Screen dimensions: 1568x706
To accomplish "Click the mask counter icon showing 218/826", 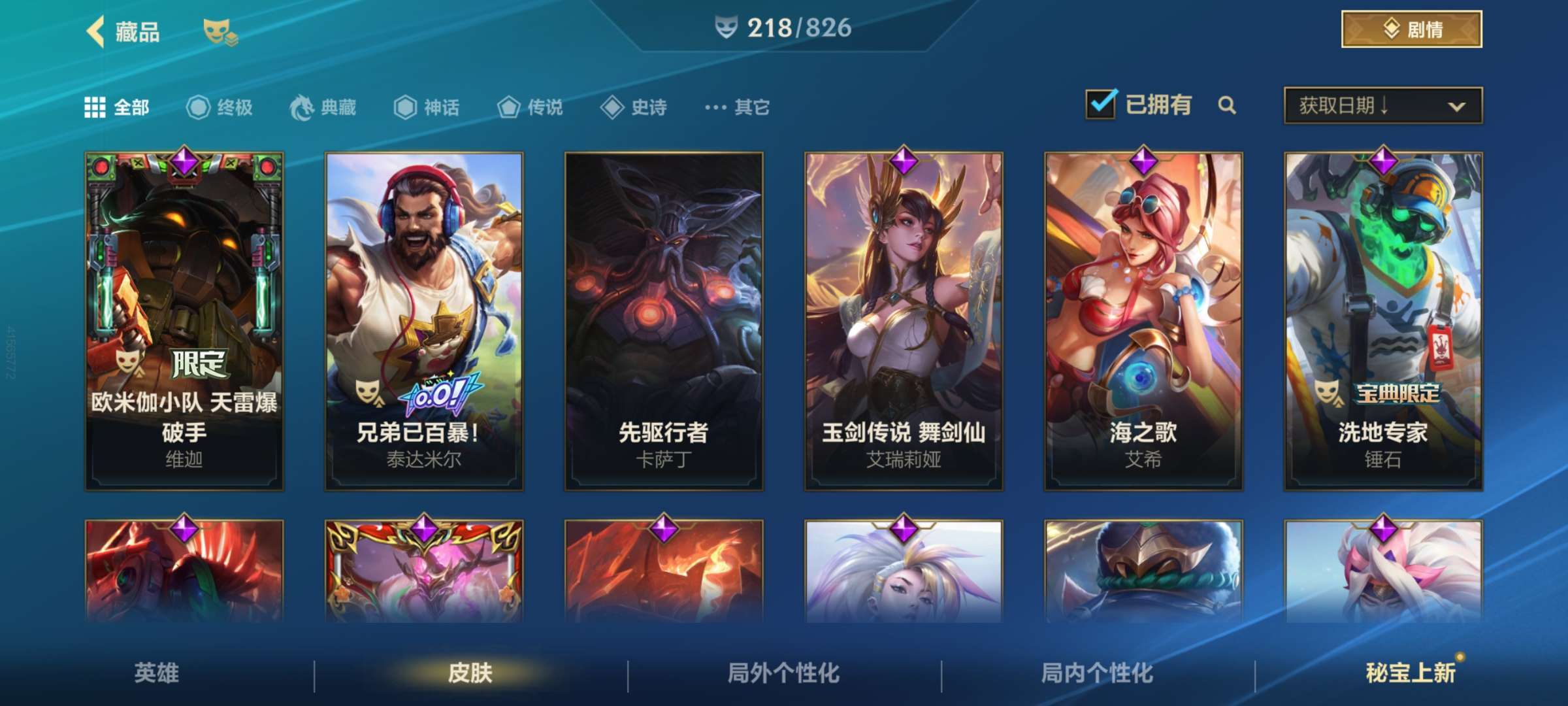I will pos(728,28).
